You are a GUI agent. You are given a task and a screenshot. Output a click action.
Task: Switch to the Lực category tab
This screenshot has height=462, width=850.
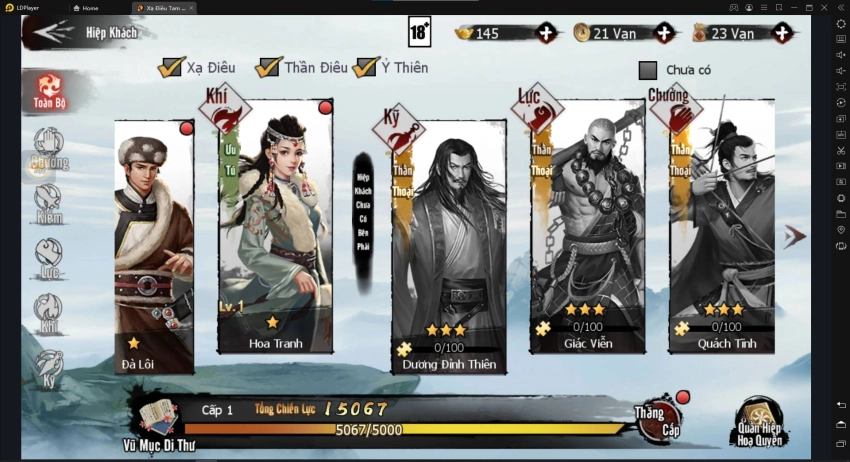click(x=48, y=256)
